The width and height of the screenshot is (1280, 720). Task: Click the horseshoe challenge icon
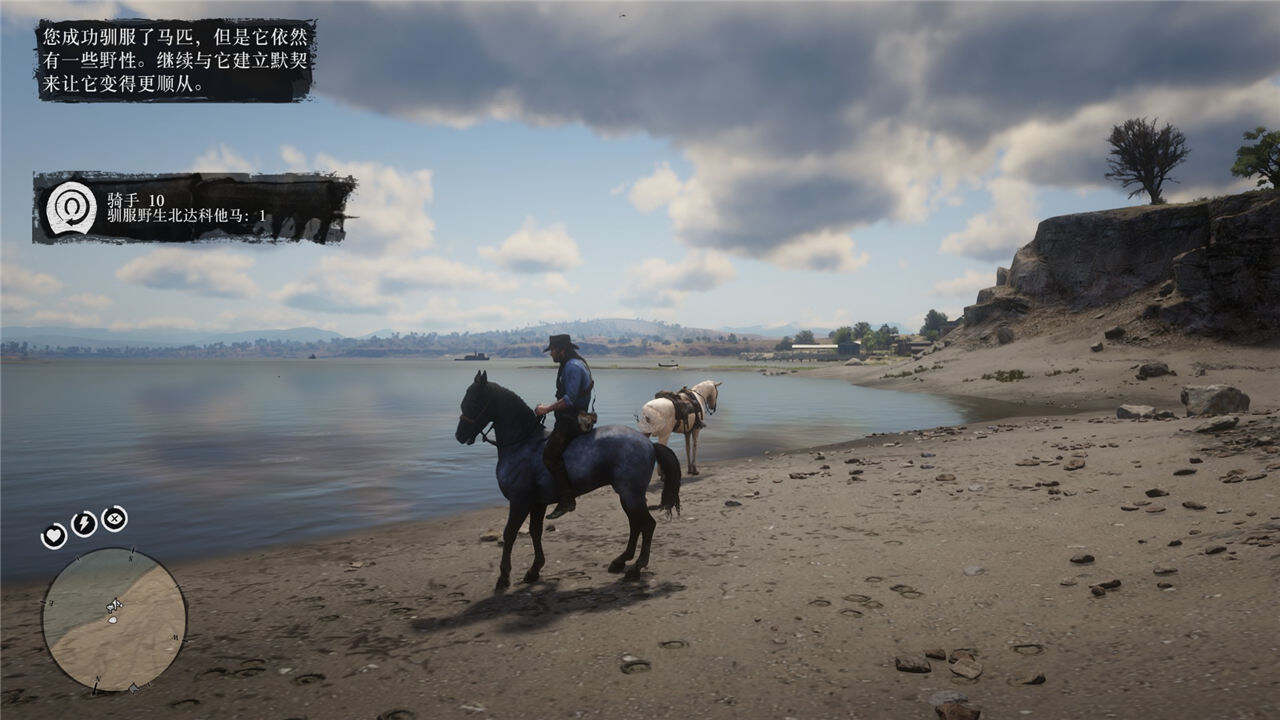pos(72,208)
